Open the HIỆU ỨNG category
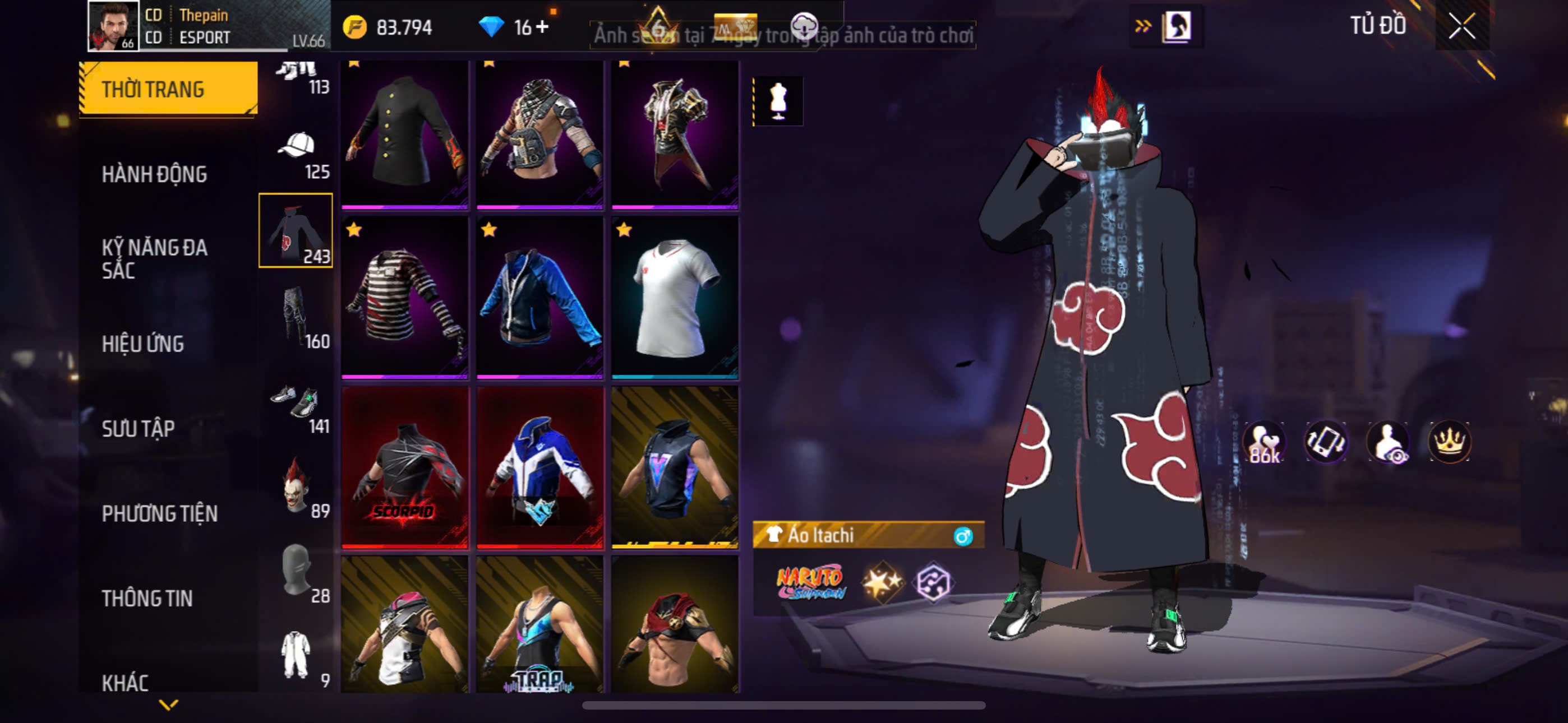The height and width of the screenshot is (723, 1568). 143,344
